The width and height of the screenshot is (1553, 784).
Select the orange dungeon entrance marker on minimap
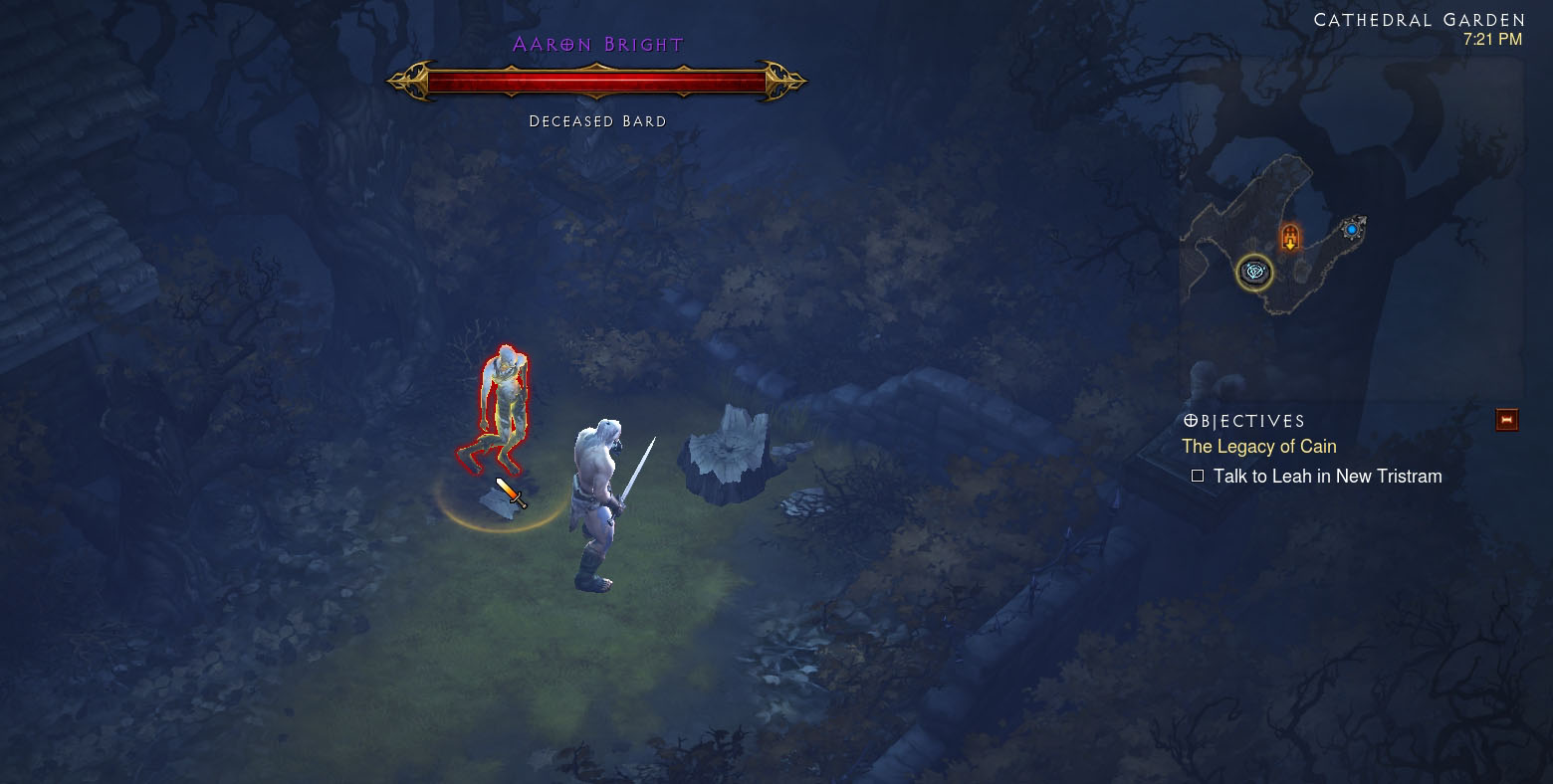tap(1290, 238)
